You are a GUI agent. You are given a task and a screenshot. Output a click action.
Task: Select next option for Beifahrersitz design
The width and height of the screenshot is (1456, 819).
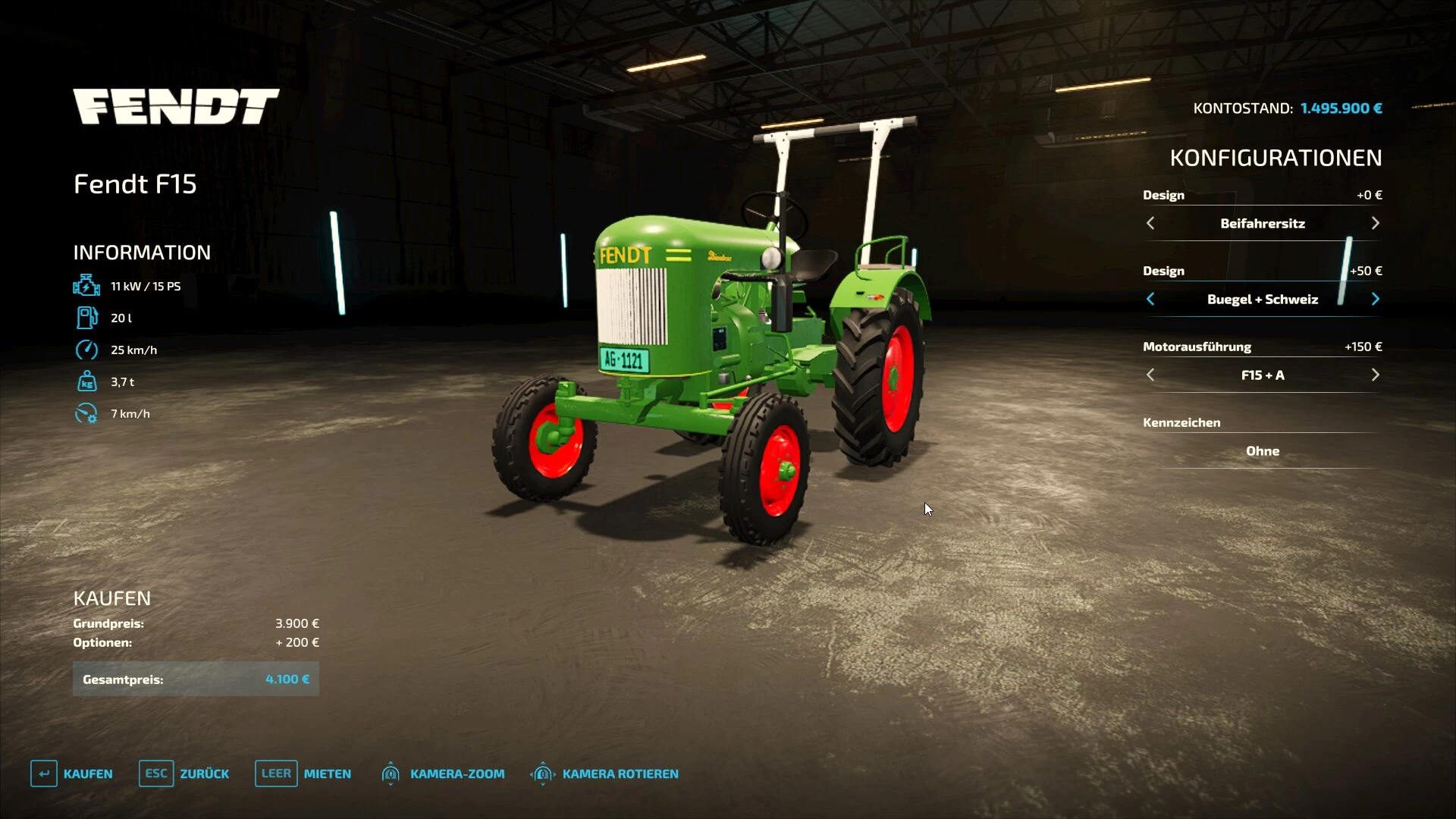(1375, 223)
